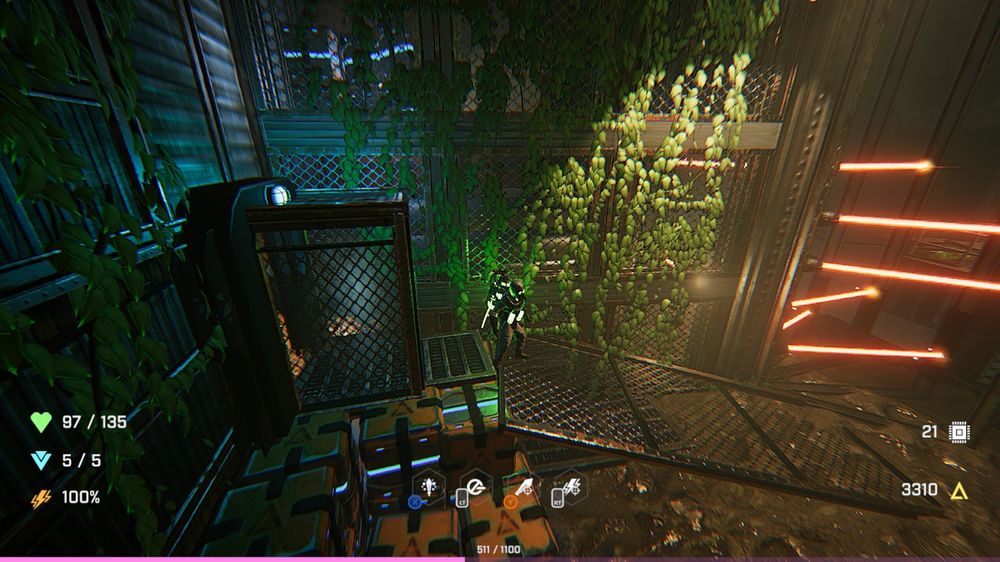
Task: Activate the glowing sword ability hexagon
Action: pos(427,486)
